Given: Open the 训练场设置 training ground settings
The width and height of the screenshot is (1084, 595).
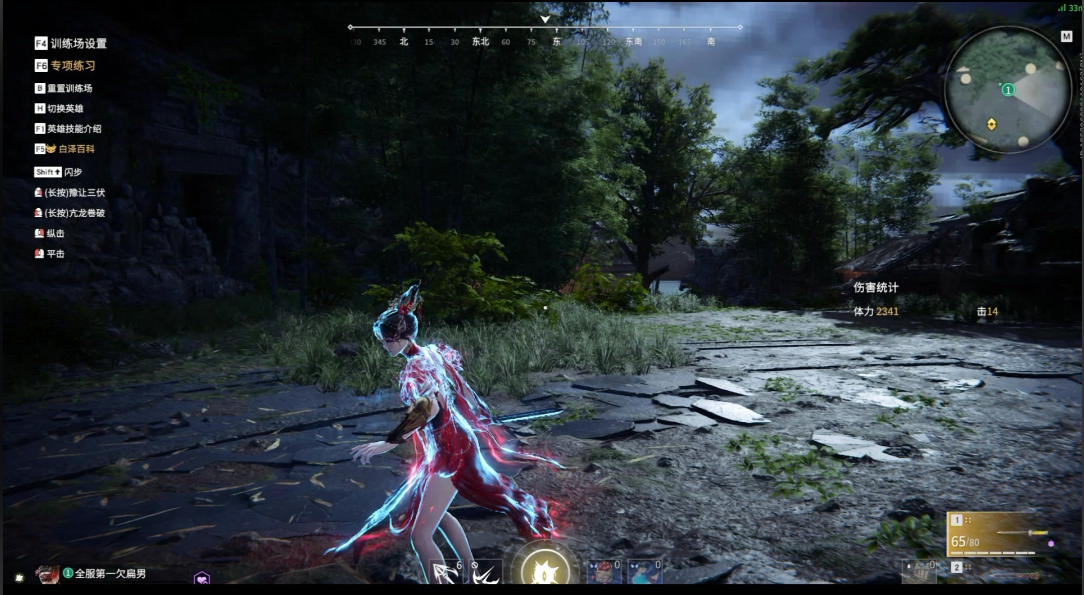Looking at the screenshot, I should pos(71,44).
